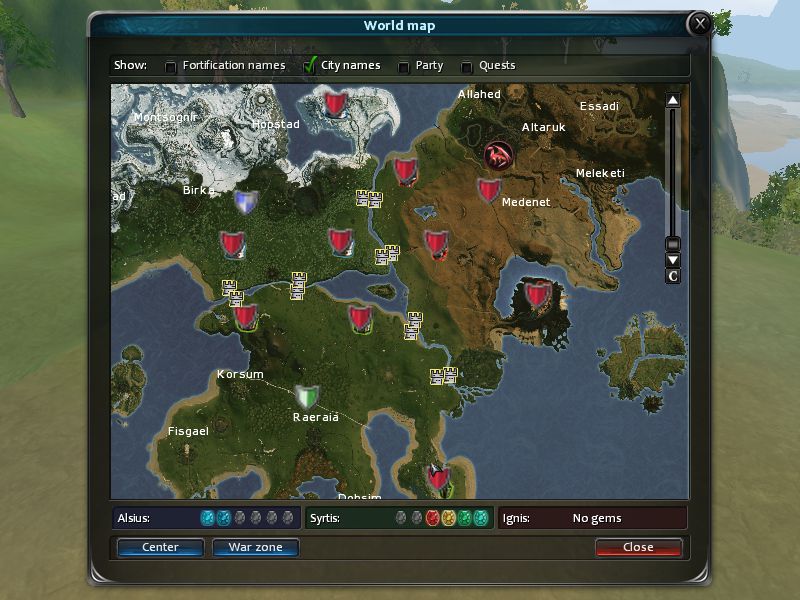Close the World map with the X button
Viewport: 800px width, 600px height.
[701, 24]
